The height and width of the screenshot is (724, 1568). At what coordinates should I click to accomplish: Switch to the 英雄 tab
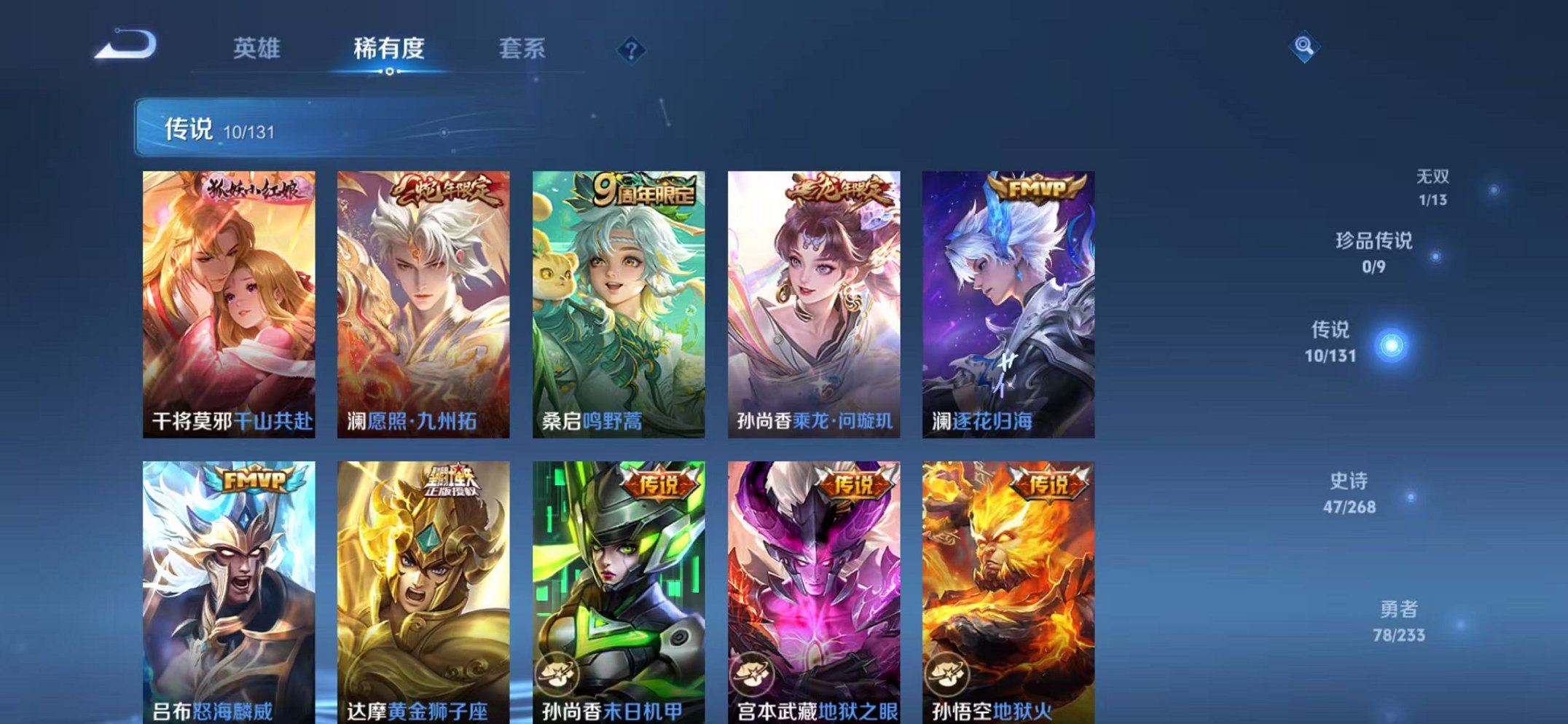tap(257, 47)
